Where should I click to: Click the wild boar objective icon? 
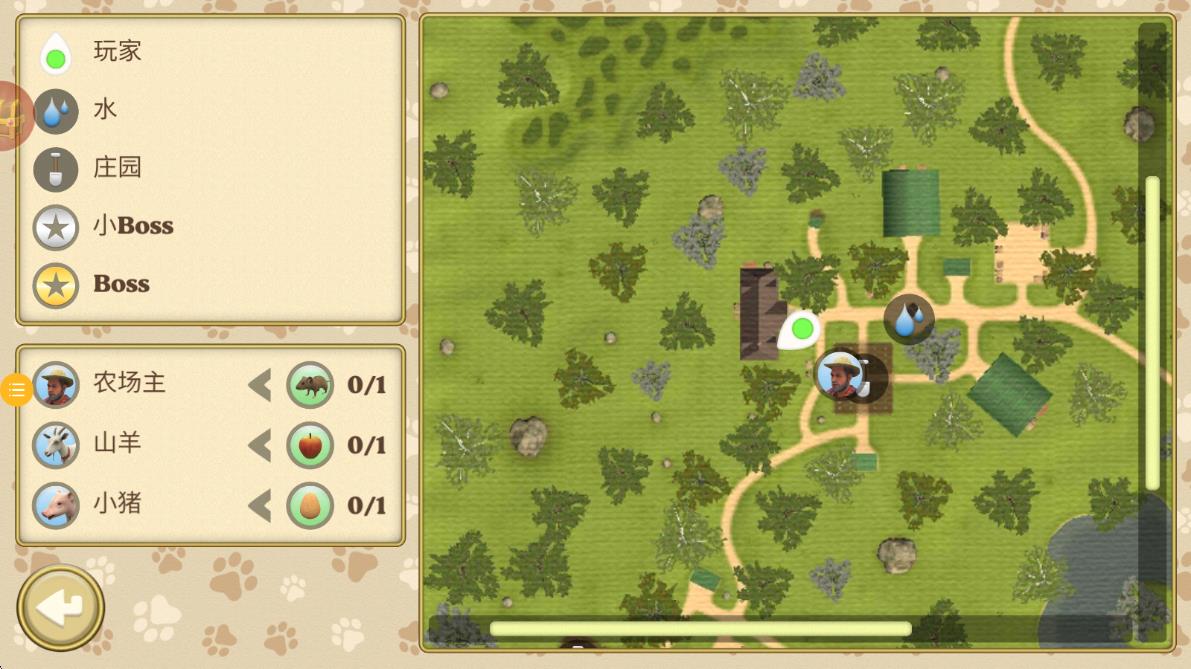[311, 385]
